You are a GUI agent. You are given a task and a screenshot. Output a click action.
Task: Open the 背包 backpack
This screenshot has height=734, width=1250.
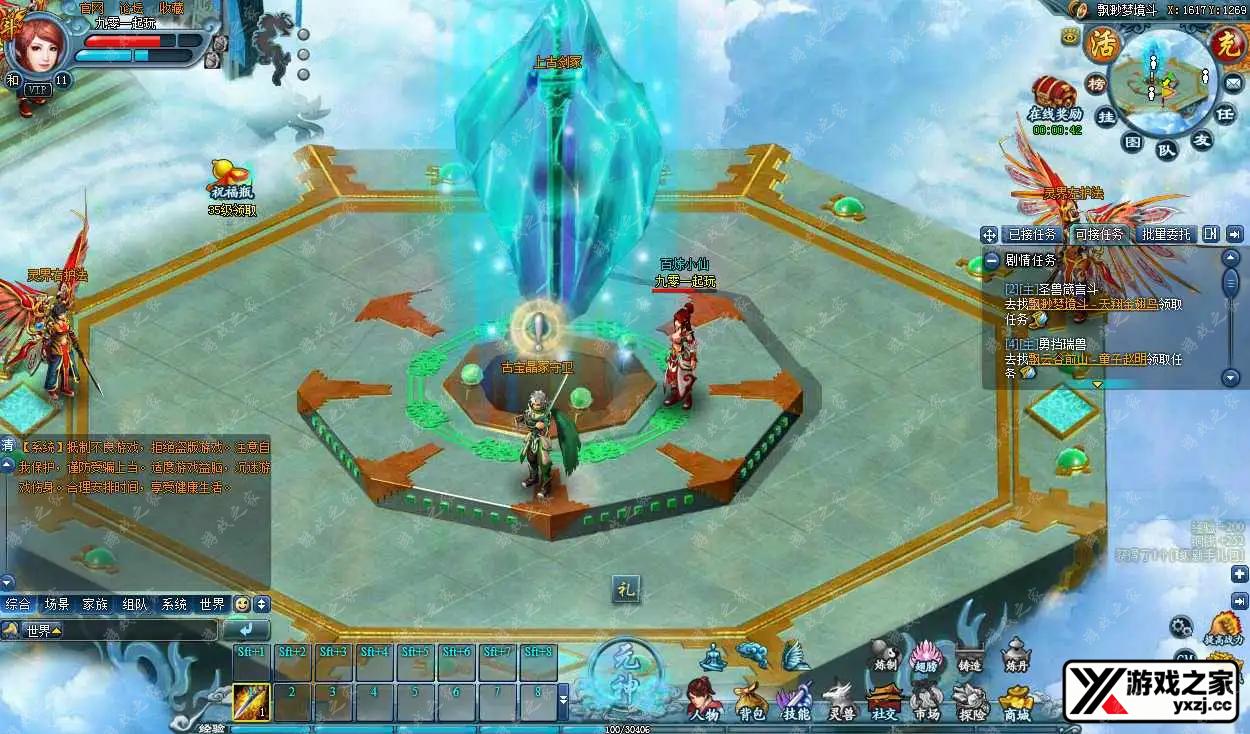pyautogui.click(x=751, y=699)
